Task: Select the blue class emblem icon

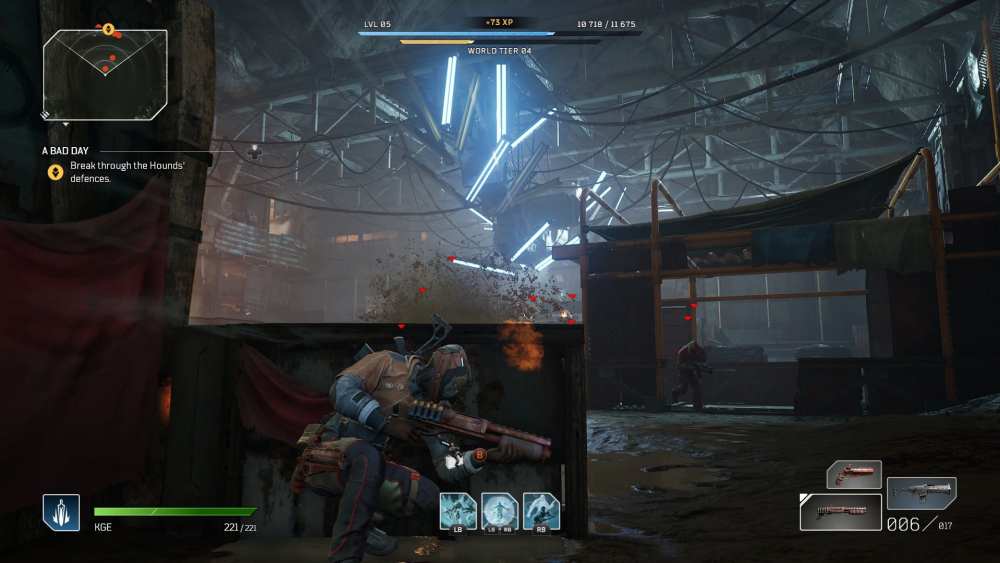Action: 61,512
